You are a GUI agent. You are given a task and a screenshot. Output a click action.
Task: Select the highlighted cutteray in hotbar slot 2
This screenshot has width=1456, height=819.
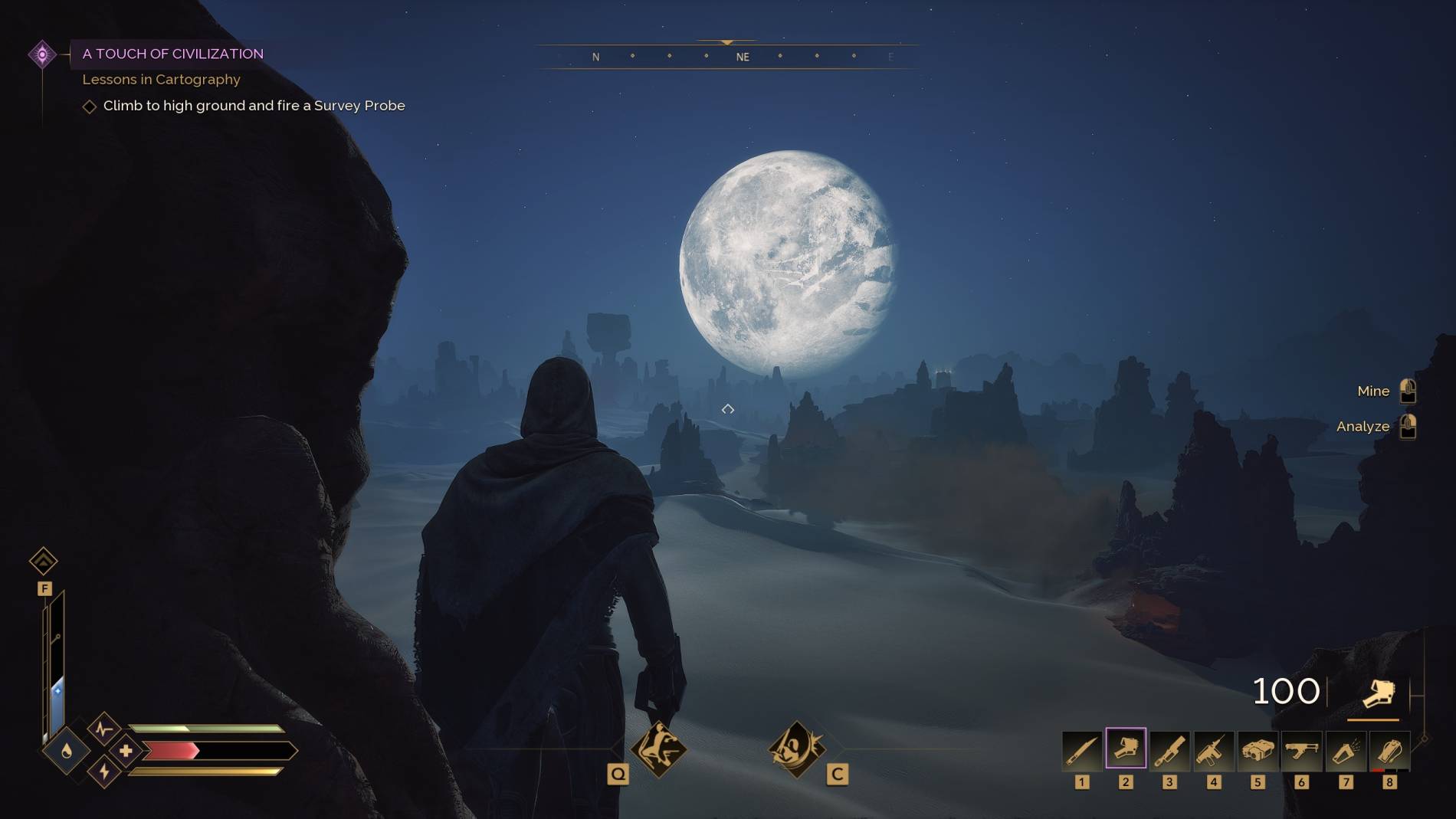tap(1126, 749)
